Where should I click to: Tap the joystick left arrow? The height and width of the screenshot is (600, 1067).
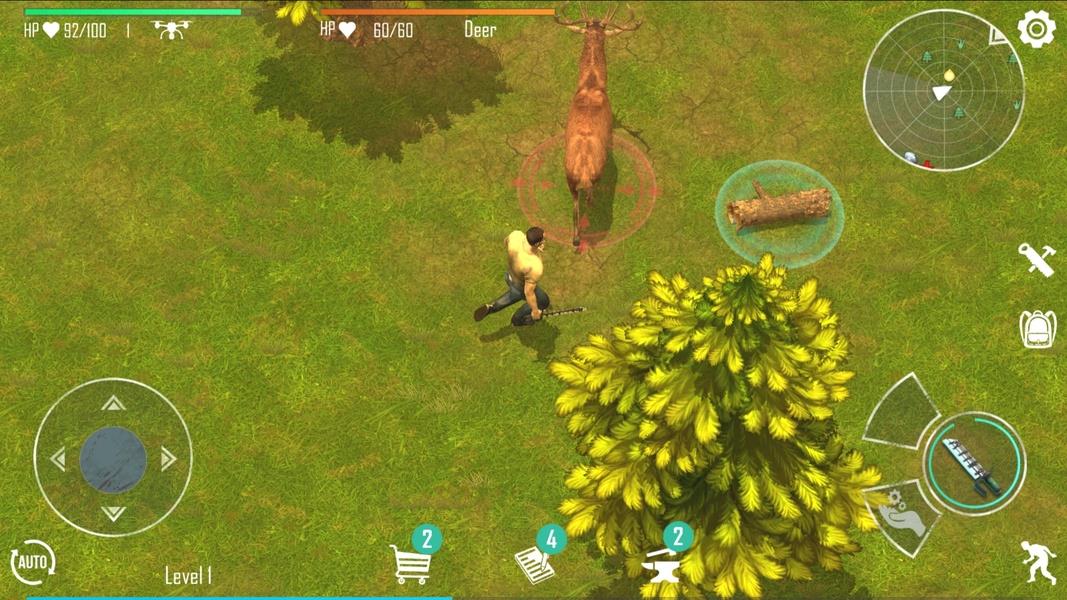[x=58, y=459]
